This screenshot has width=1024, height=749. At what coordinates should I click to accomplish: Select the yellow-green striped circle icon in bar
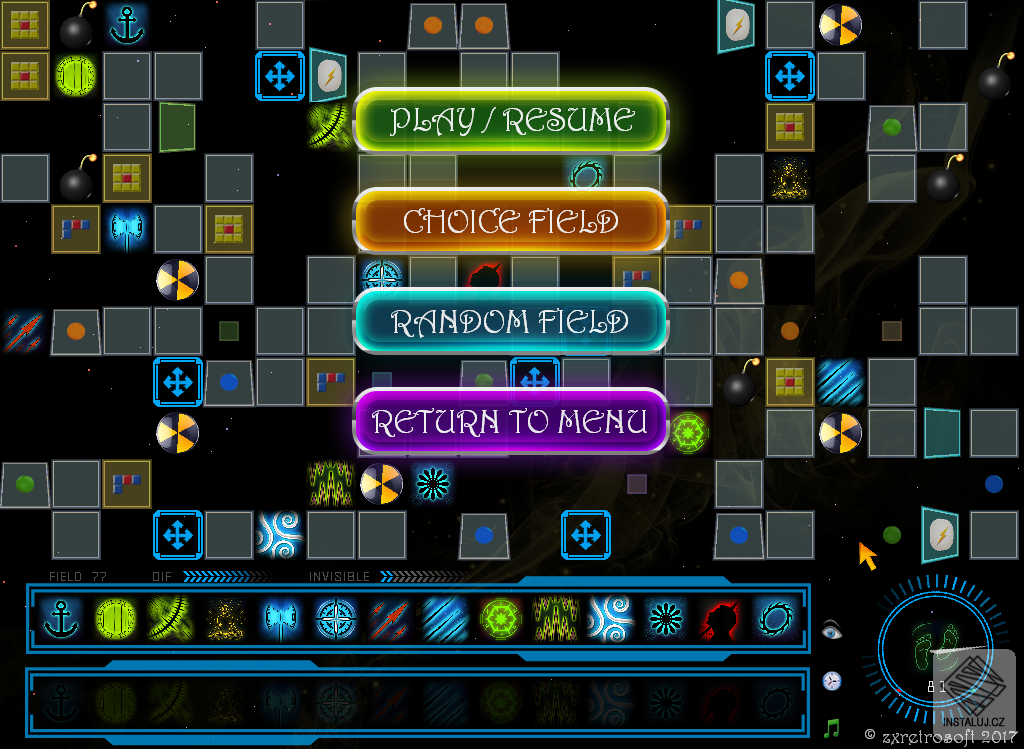(116, 619)
